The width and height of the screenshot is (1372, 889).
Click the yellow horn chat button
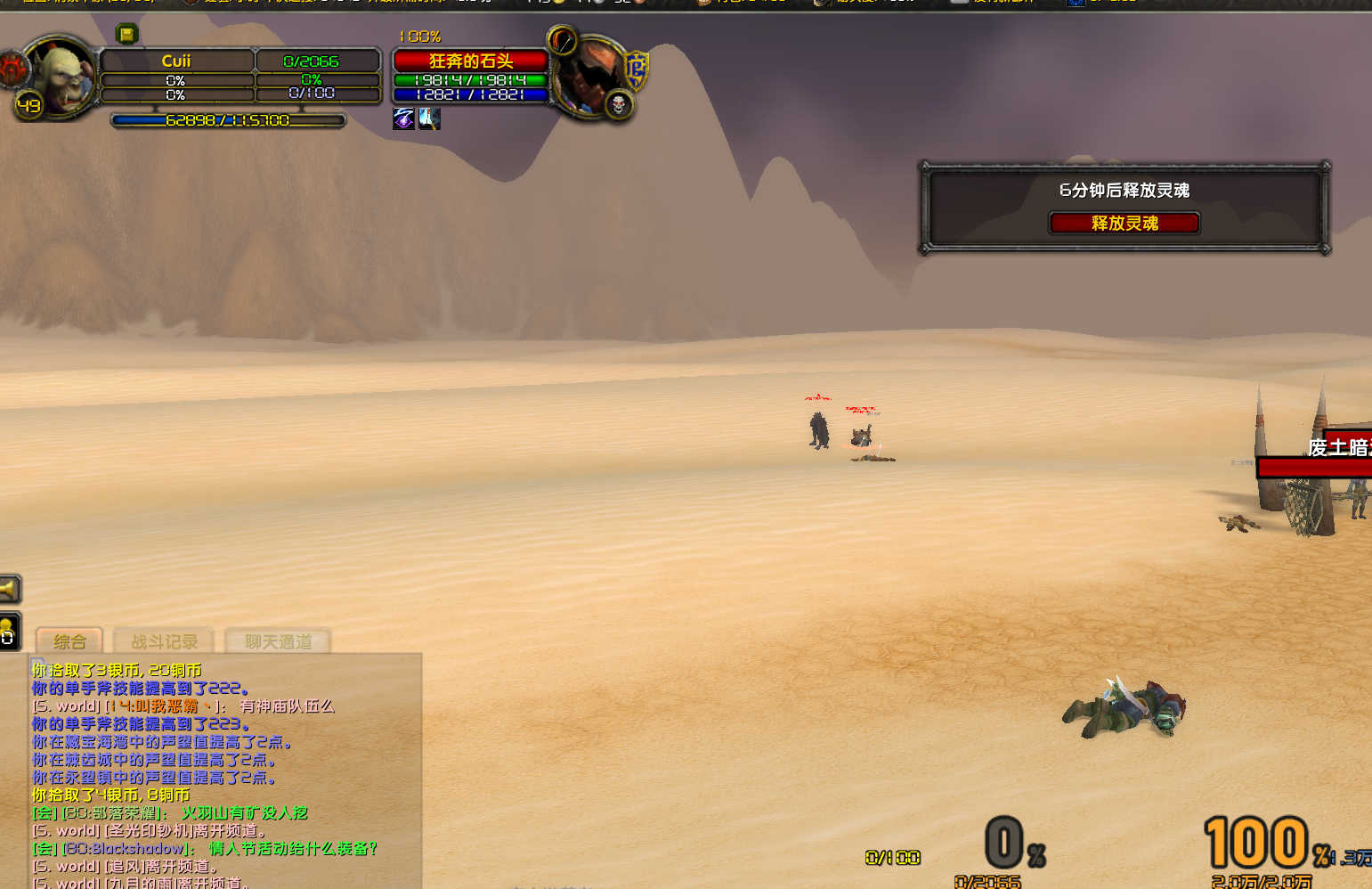[9, 589]
